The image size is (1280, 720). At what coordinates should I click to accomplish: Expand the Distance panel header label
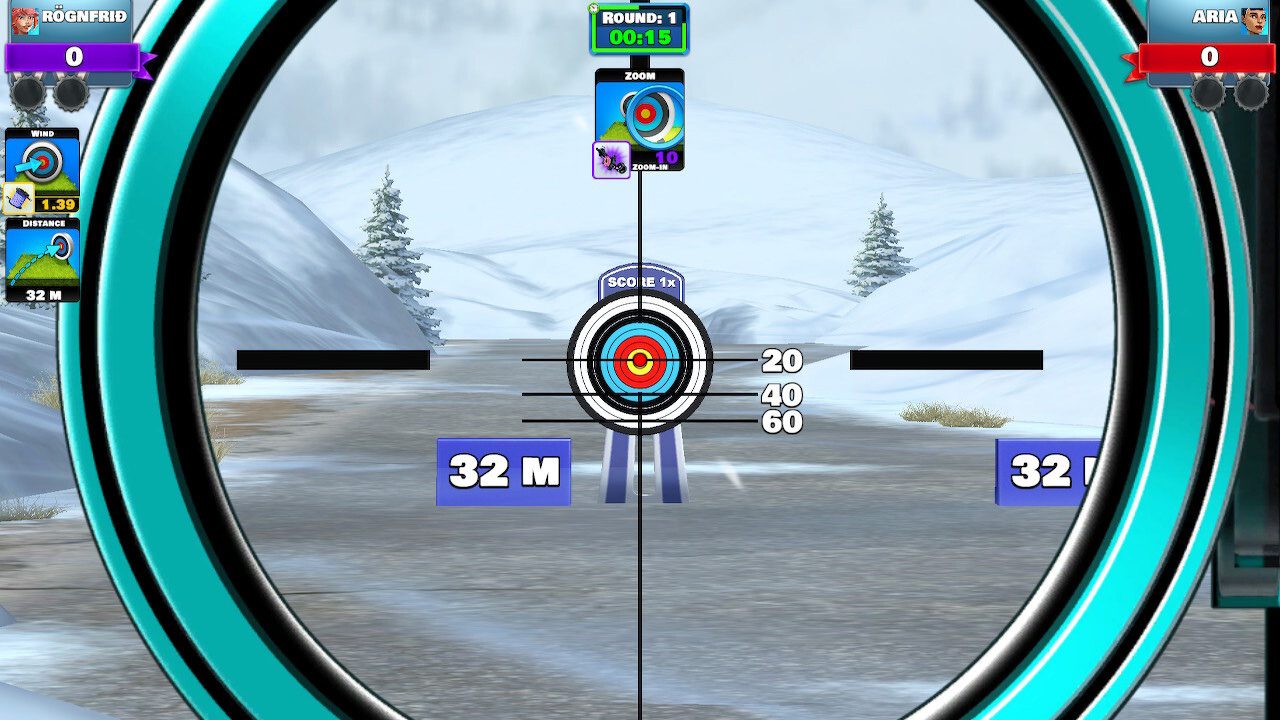[x=42, y=224]
